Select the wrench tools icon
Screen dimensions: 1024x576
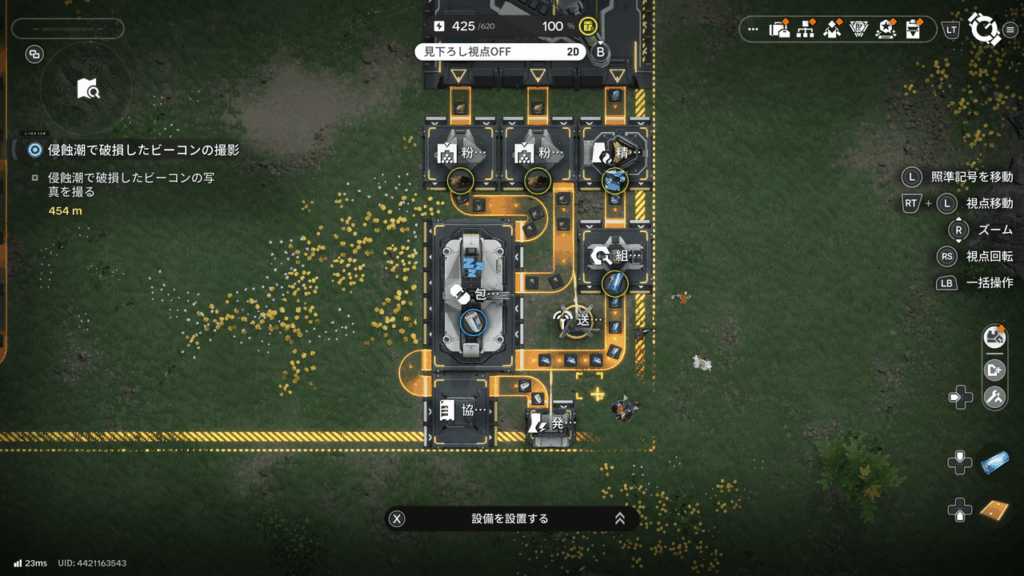click(x=994, y=398)
